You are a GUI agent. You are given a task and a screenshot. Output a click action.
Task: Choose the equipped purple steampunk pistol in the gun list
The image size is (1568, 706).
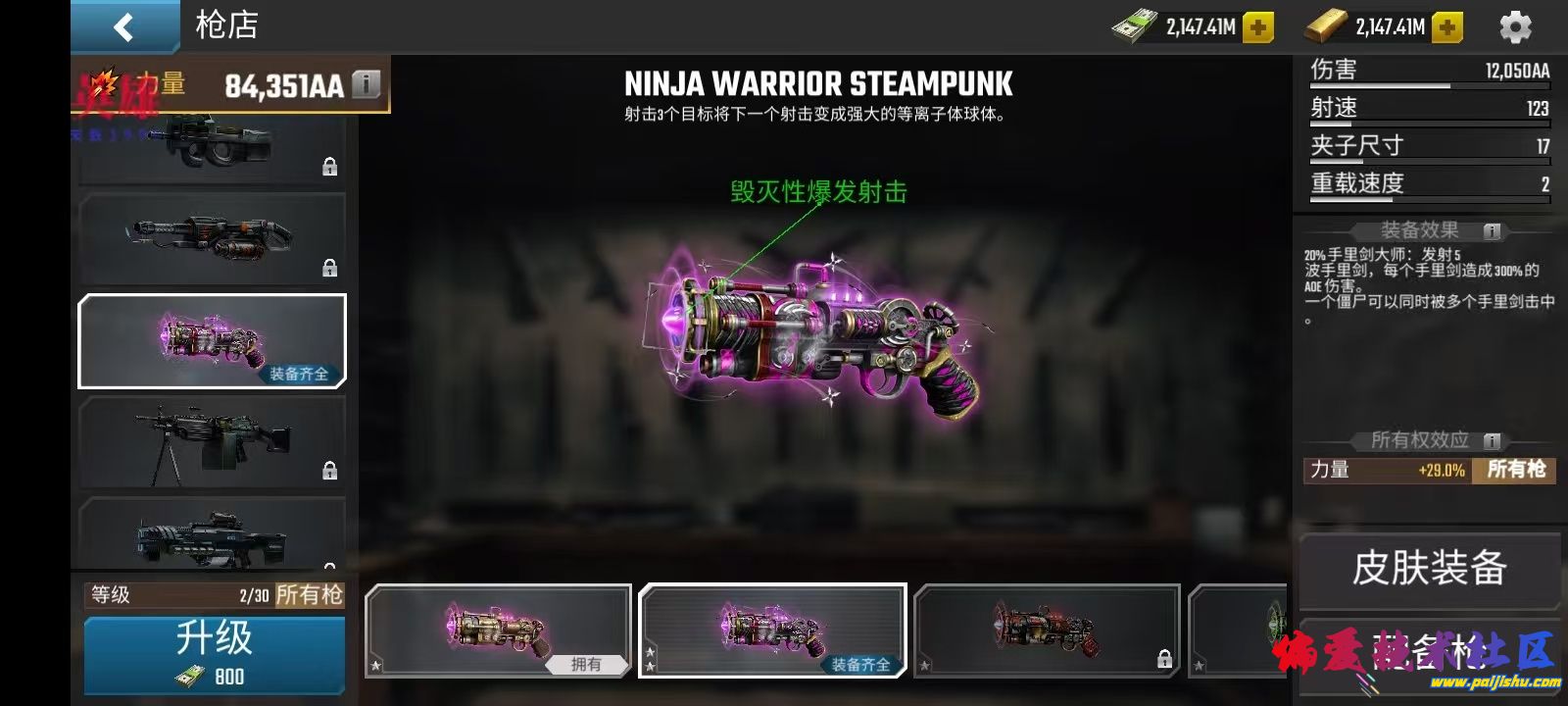click(212, 340)
